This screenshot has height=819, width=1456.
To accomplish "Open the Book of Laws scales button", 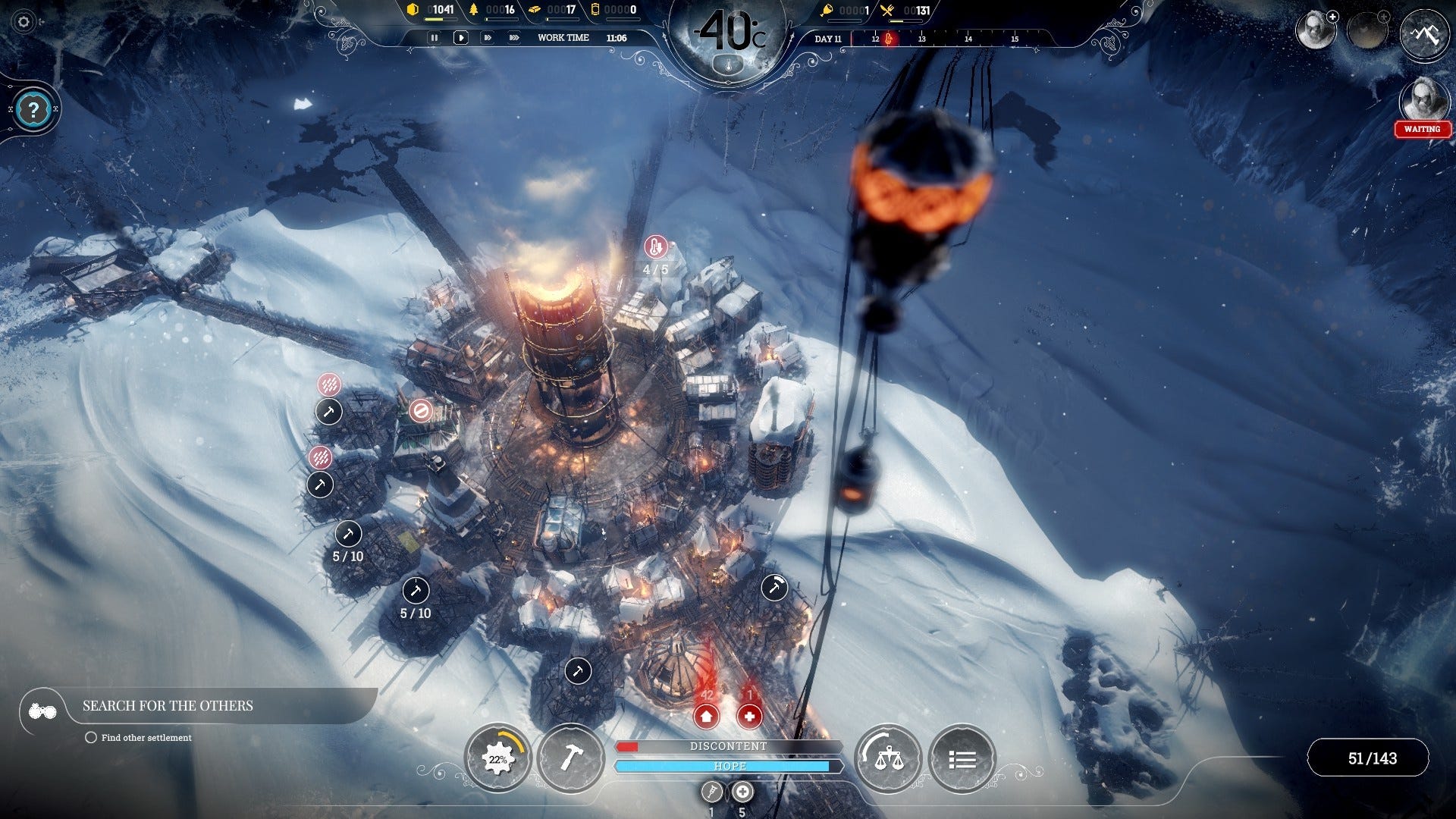I will pos(888,758).
